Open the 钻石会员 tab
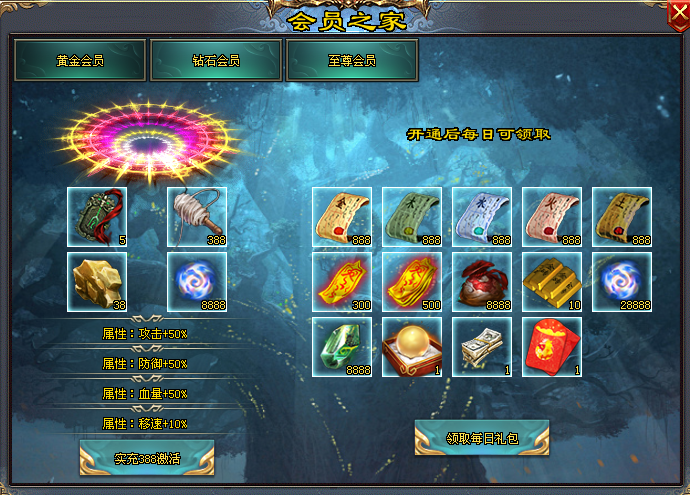Viewport: 690px width, 495px height. click(x=216, y=60)
